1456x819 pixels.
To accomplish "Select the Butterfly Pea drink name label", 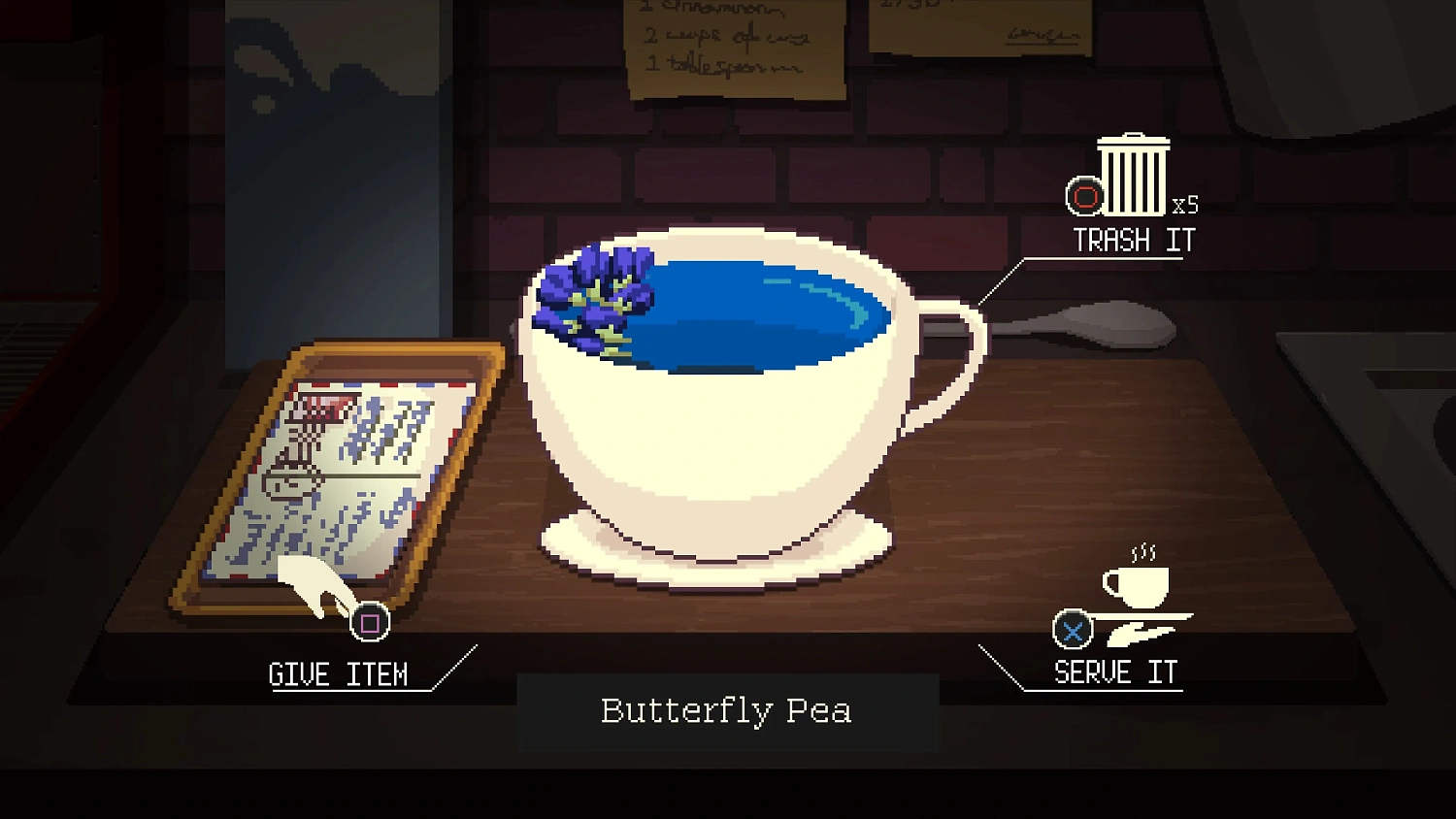I will click(726, 711).
